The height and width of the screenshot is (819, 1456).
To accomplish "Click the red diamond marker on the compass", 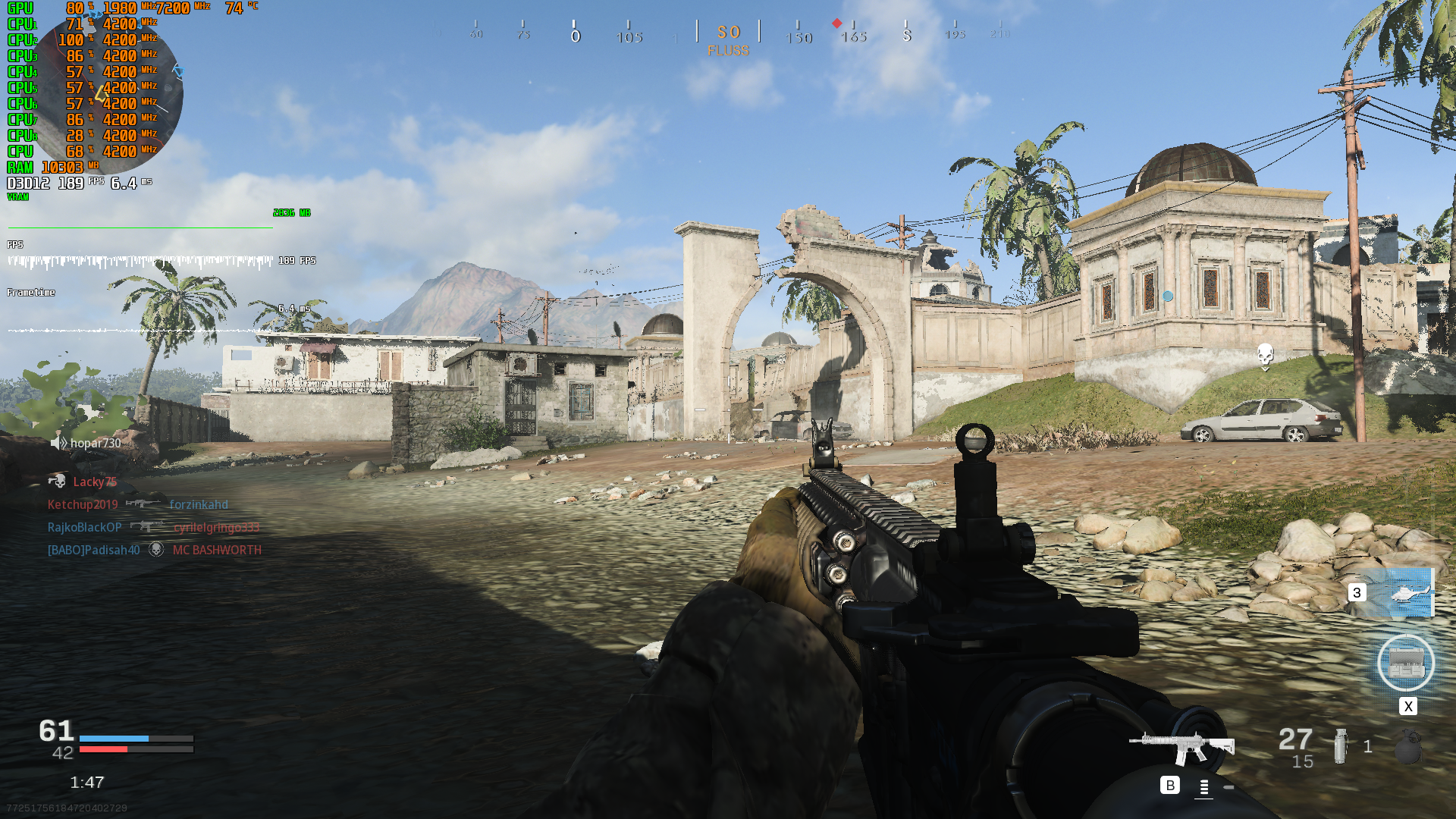I will pyautogui.click(x=836, y=23).
